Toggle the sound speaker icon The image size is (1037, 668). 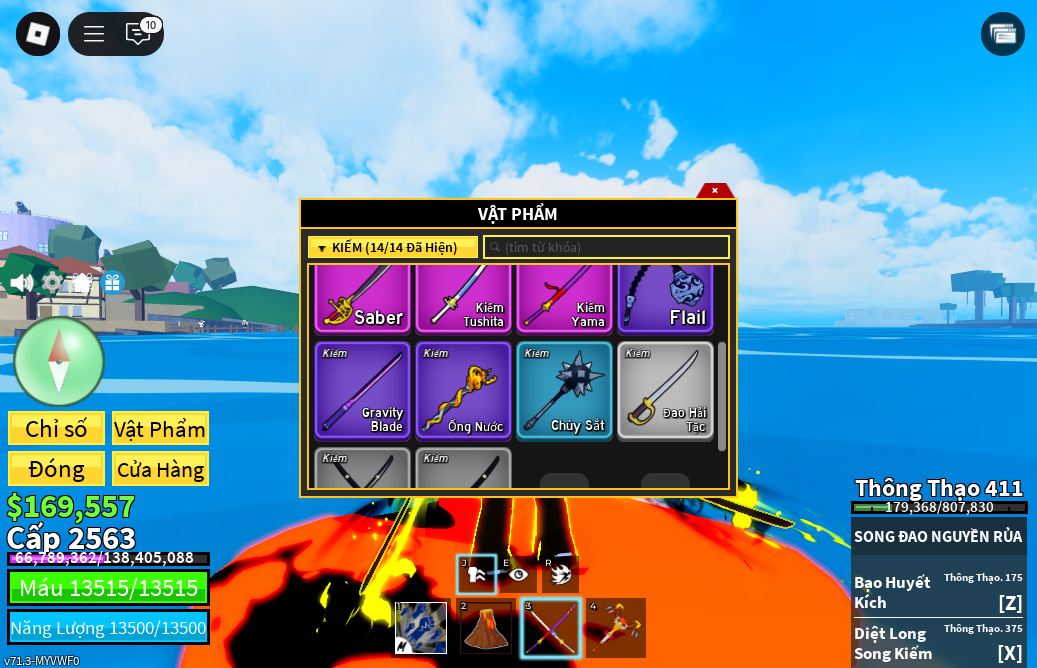pos(22,283)
